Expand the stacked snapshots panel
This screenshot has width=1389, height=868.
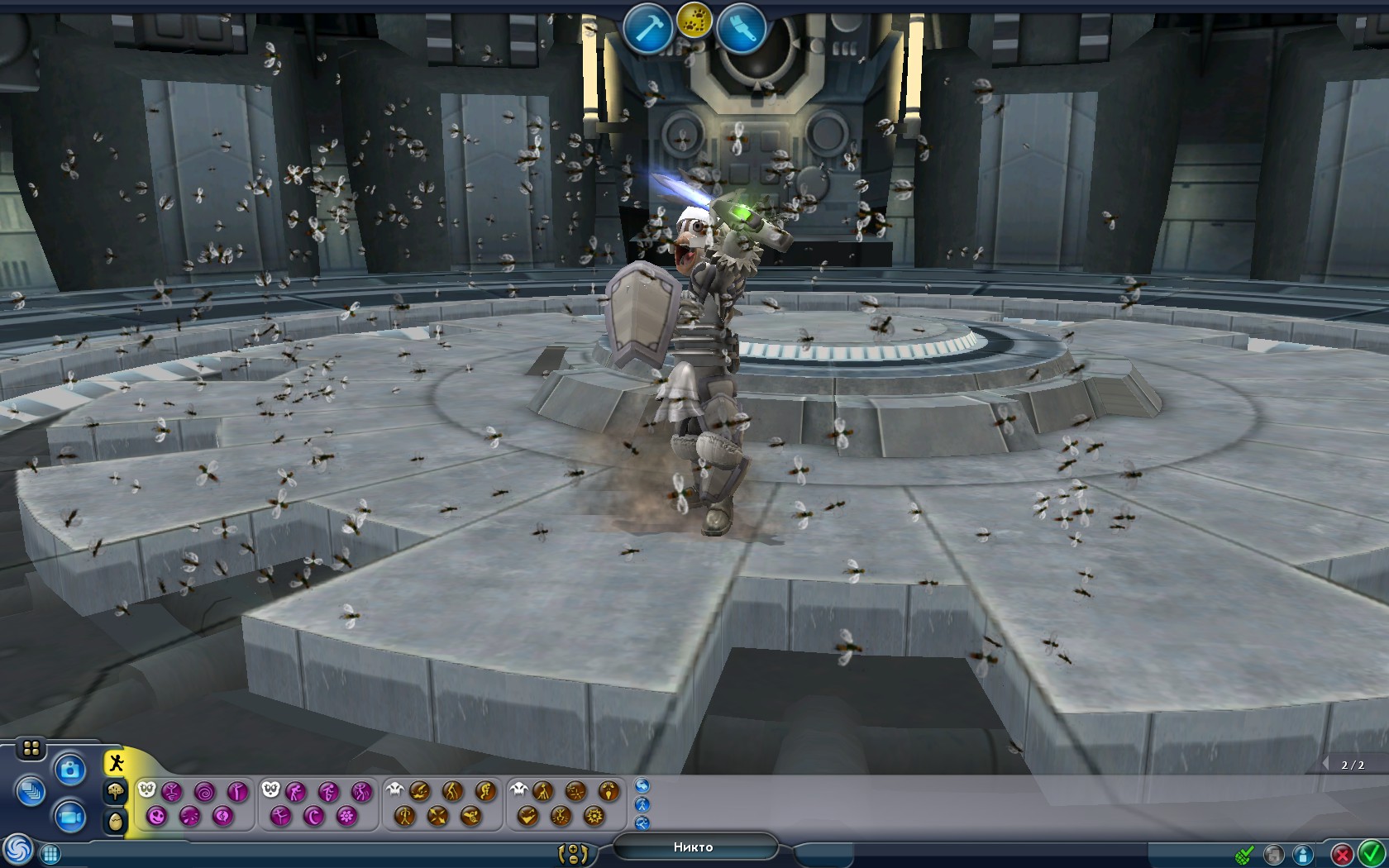pos(31,791)
